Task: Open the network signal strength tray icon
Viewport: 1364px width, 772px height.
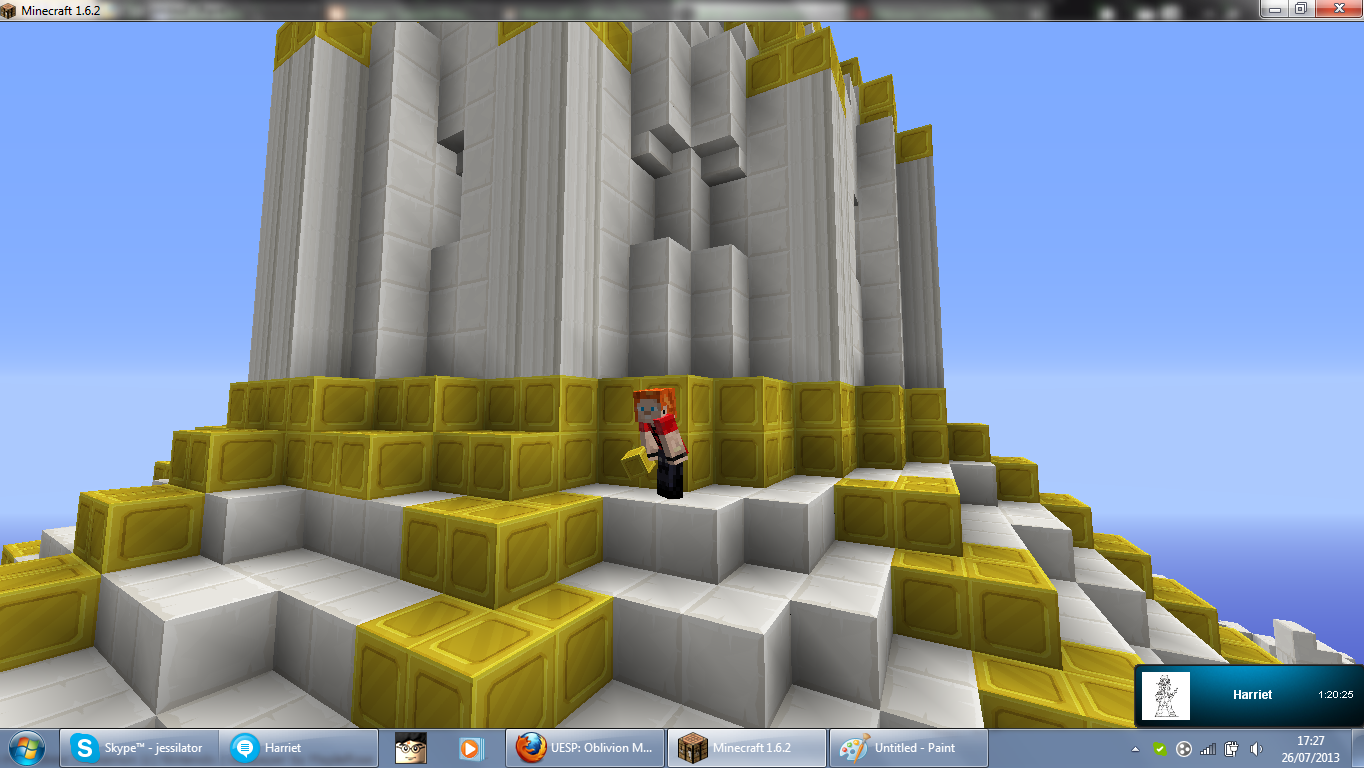Action: pos(1208,747)
